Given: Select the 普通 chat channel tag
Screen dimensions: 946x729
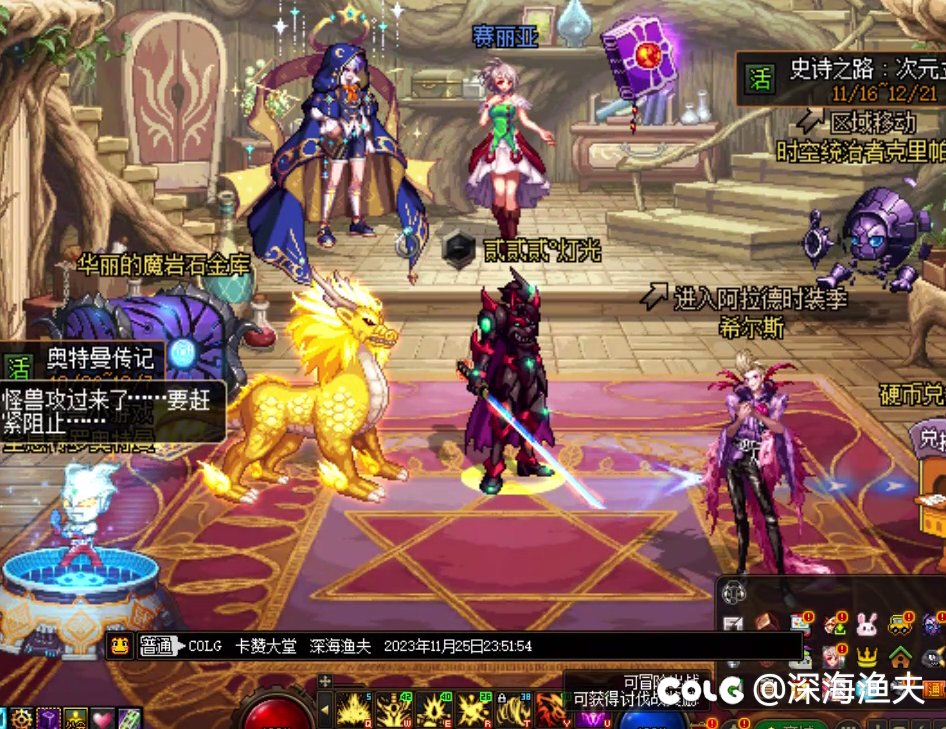Looking at the screenshot, I should pyautogui.click(x=157, y=646).
